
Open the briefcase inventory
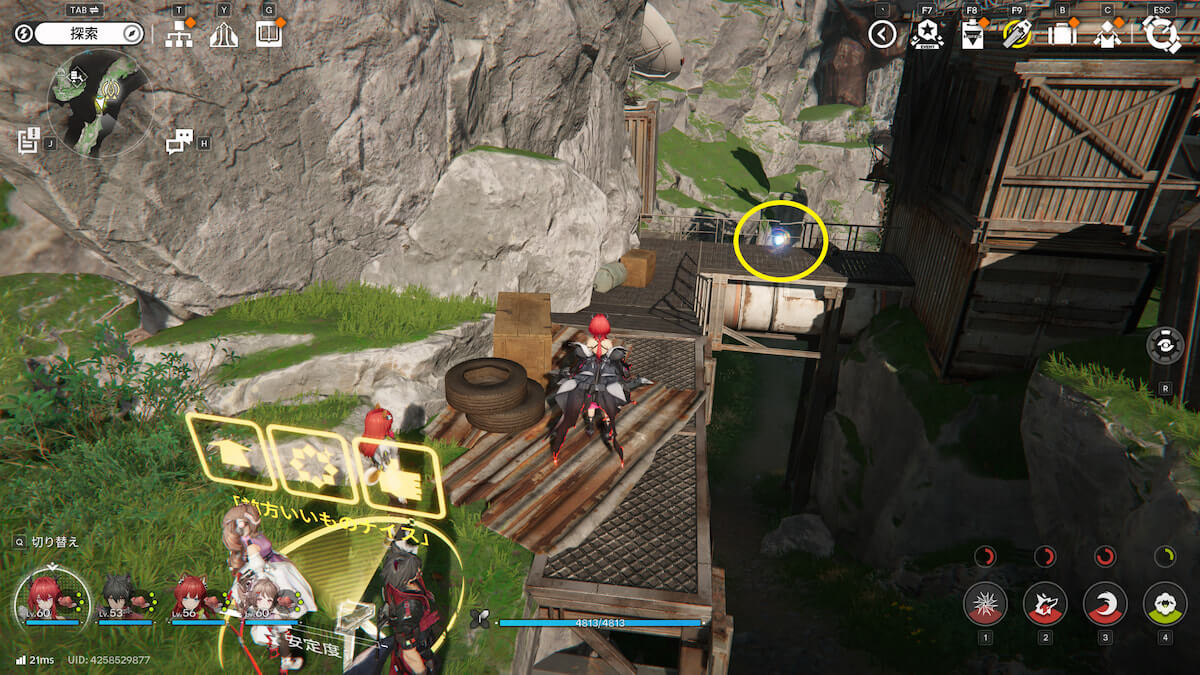click(1062, 35)
